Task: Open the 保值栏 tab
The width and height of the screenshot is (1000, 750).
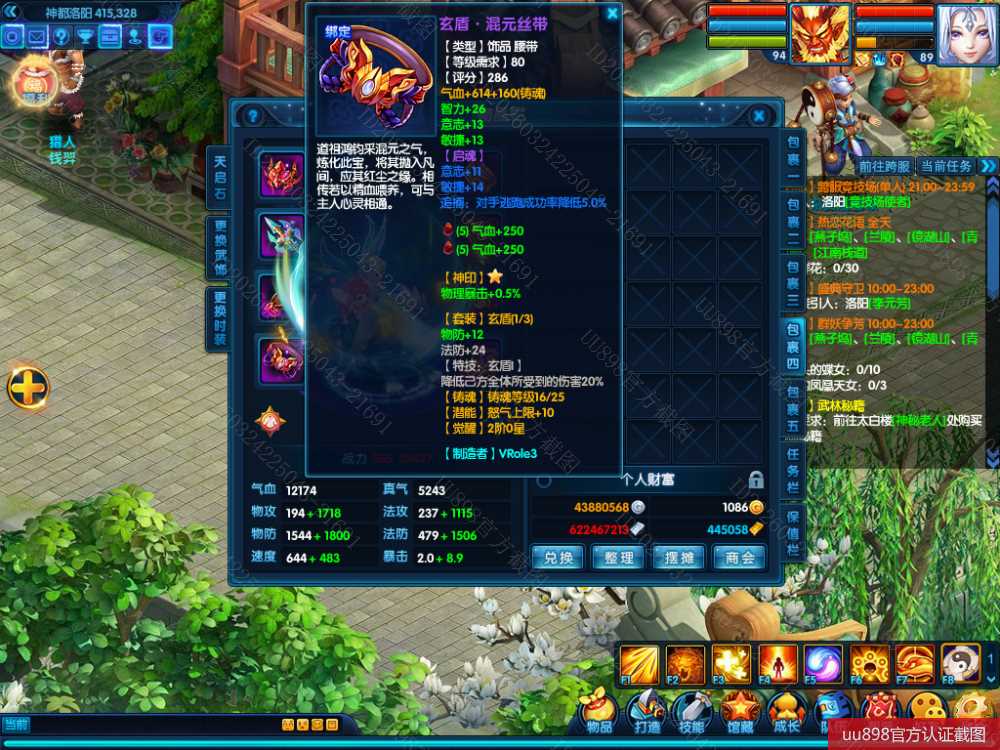Action: click(x=792, y=532)
